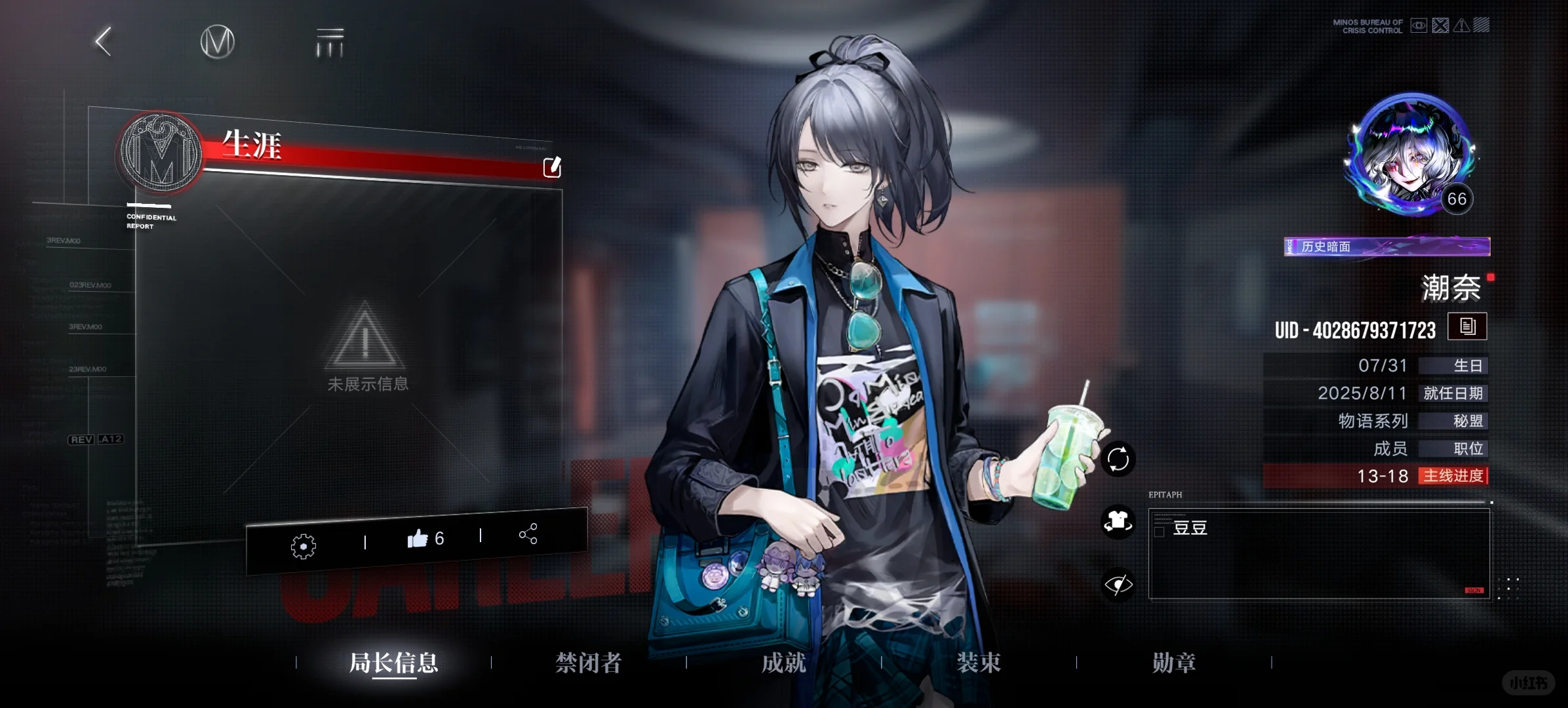Image resolution: width=1568 pixels, height=708 pixels.
Task: Go back with the arrow button
Action: pyautogui.click(x=104, y=42)
